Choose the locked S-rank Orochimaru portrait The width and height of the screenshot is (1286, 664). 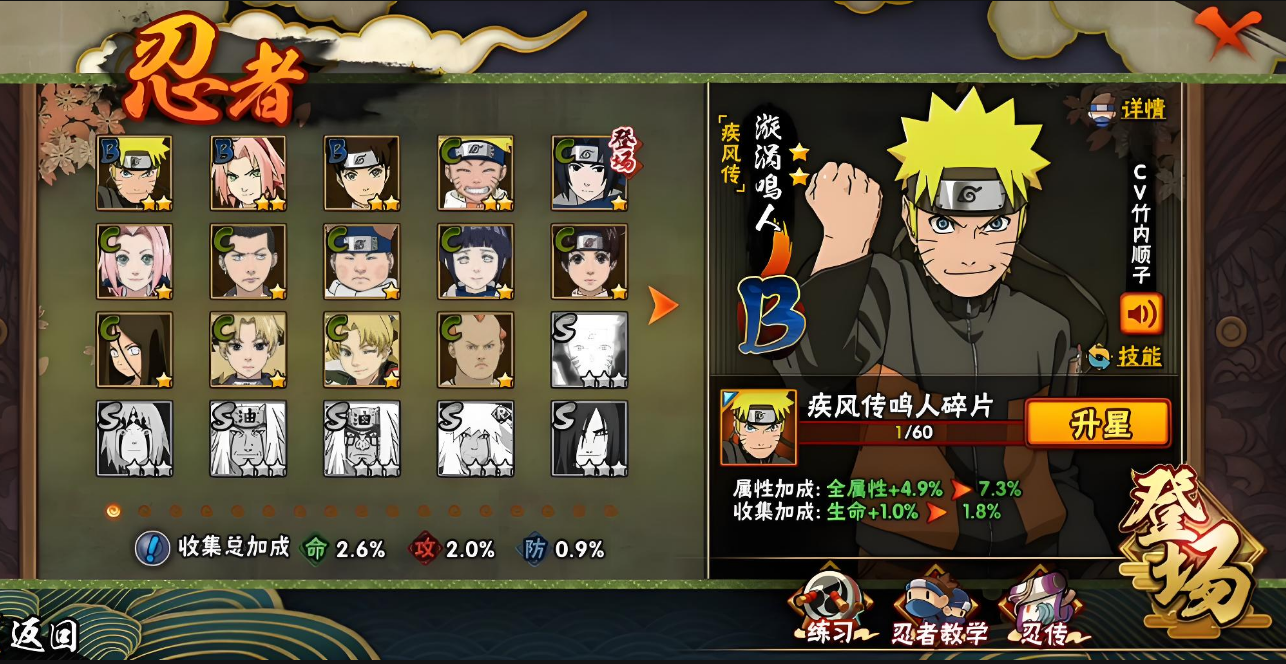(x=590, y=438)
